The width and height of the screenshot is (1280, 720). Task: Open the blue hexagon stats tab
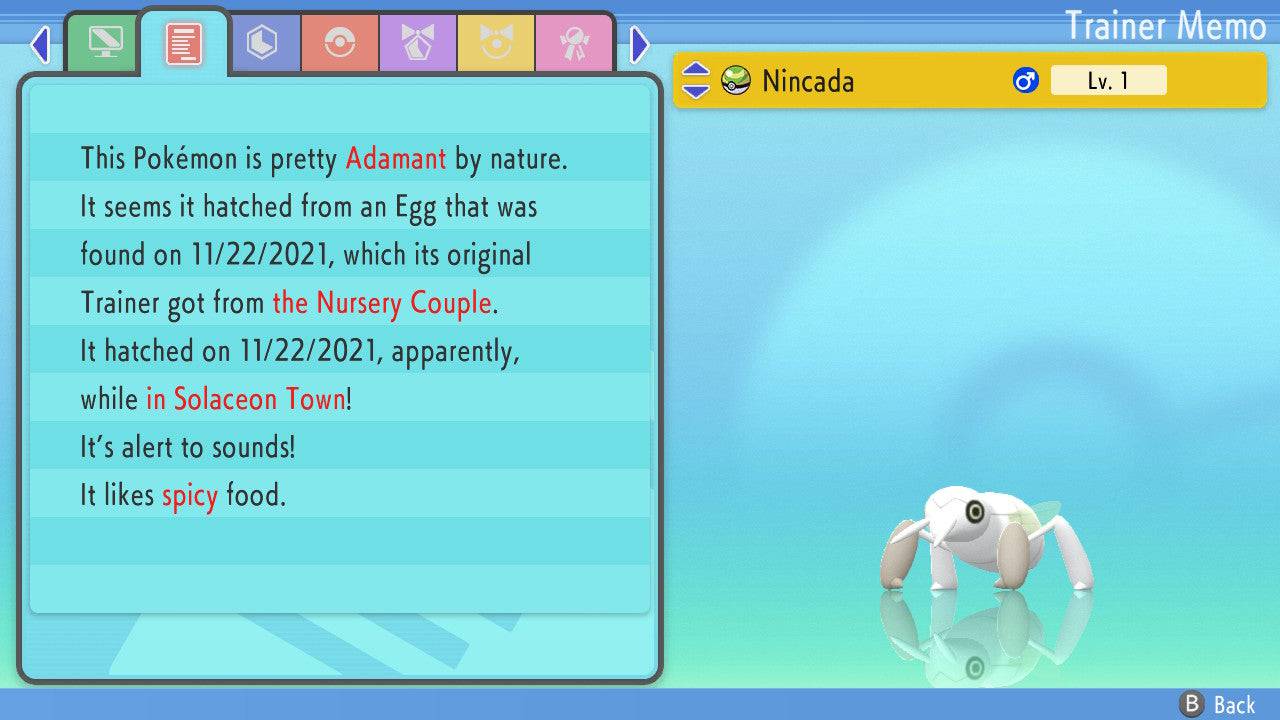(262, 43)
